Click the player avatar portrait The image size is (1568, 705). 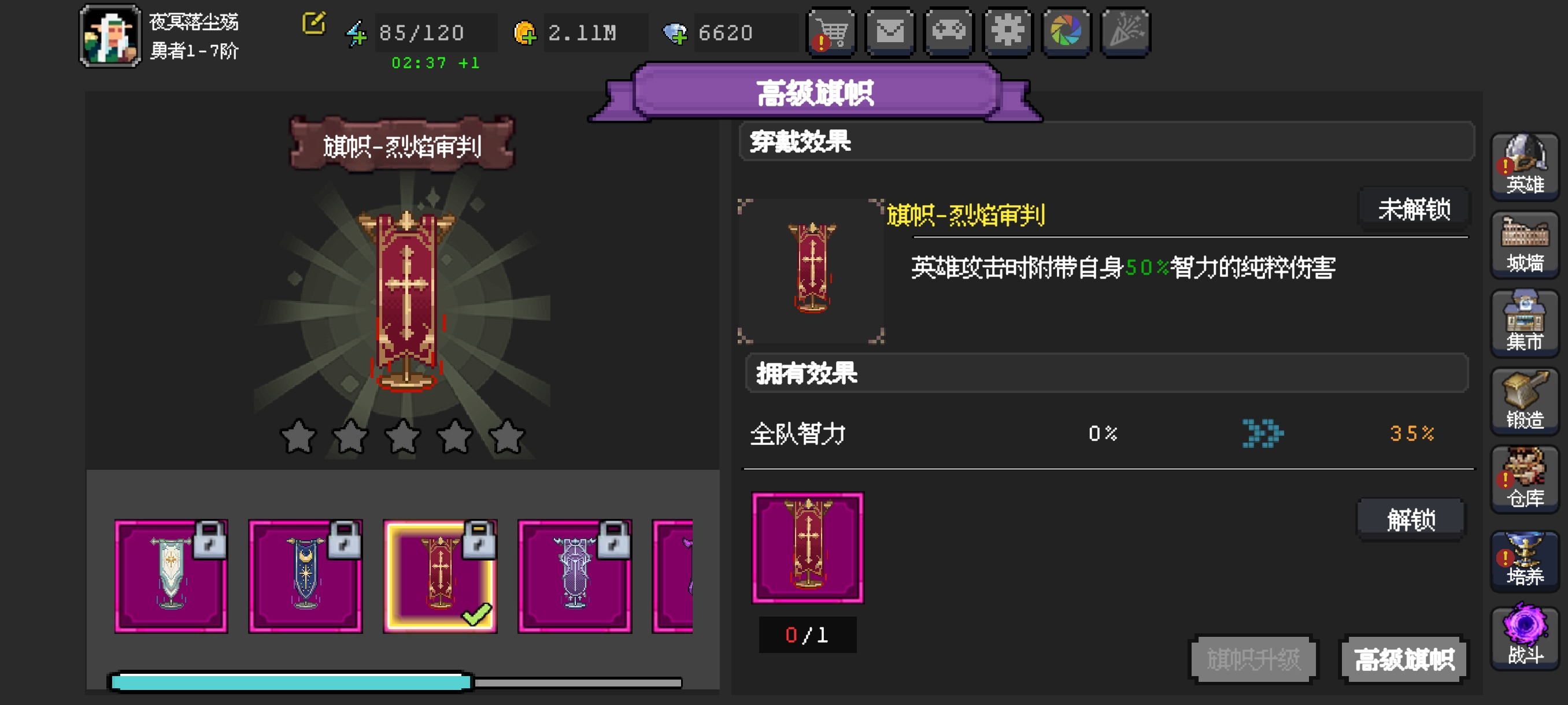(x=110, y=35)
